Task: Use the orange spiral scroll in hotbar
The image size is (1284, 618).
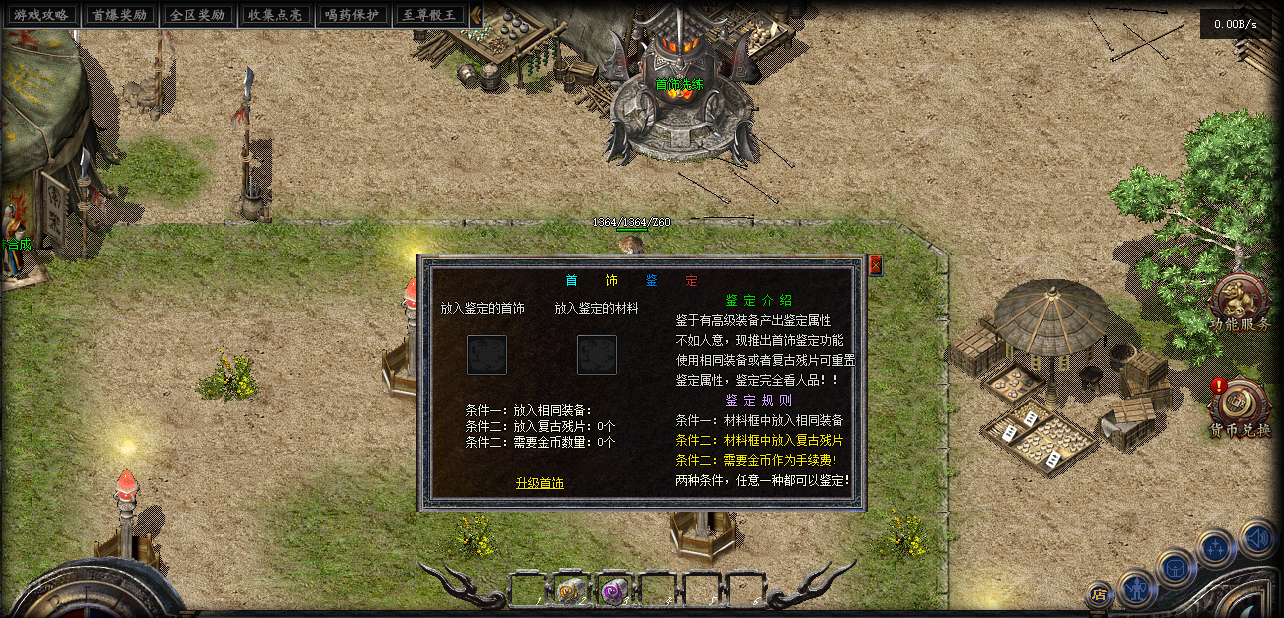Action: point(571,591)
